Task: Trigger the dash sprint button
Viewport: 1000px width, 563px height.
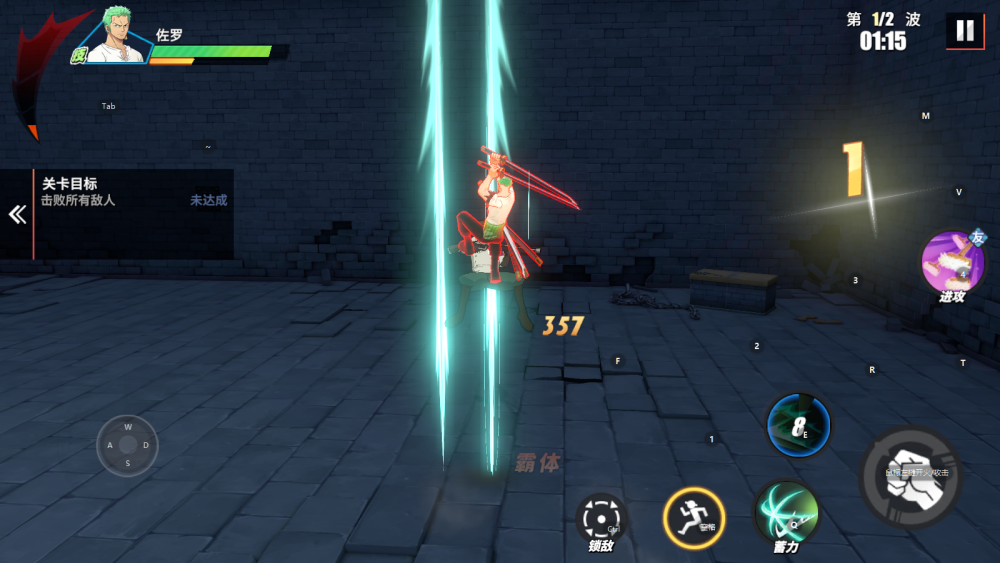Action: coord(693,518)
